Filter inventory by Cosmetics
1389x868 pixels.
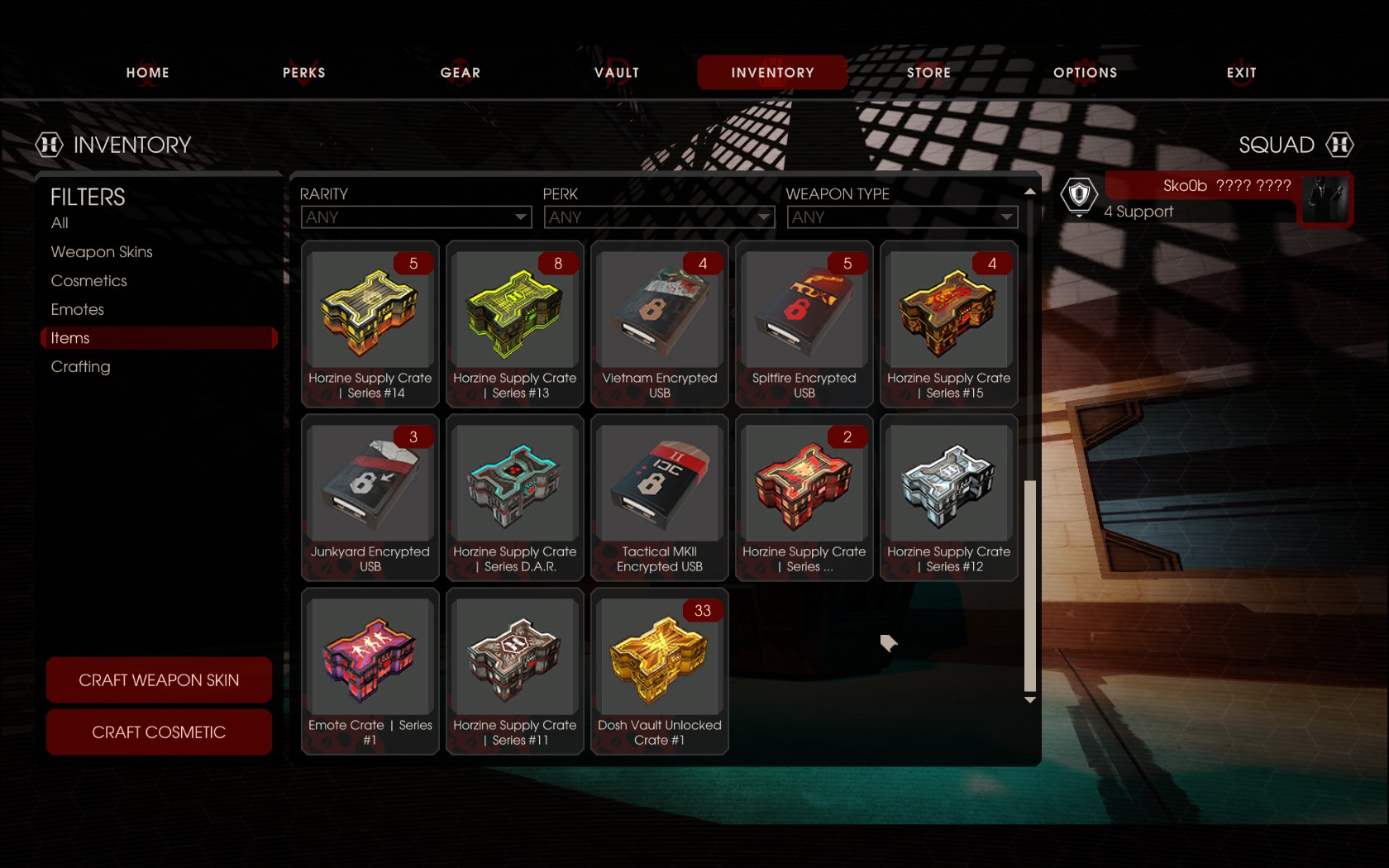click(89, 281)
